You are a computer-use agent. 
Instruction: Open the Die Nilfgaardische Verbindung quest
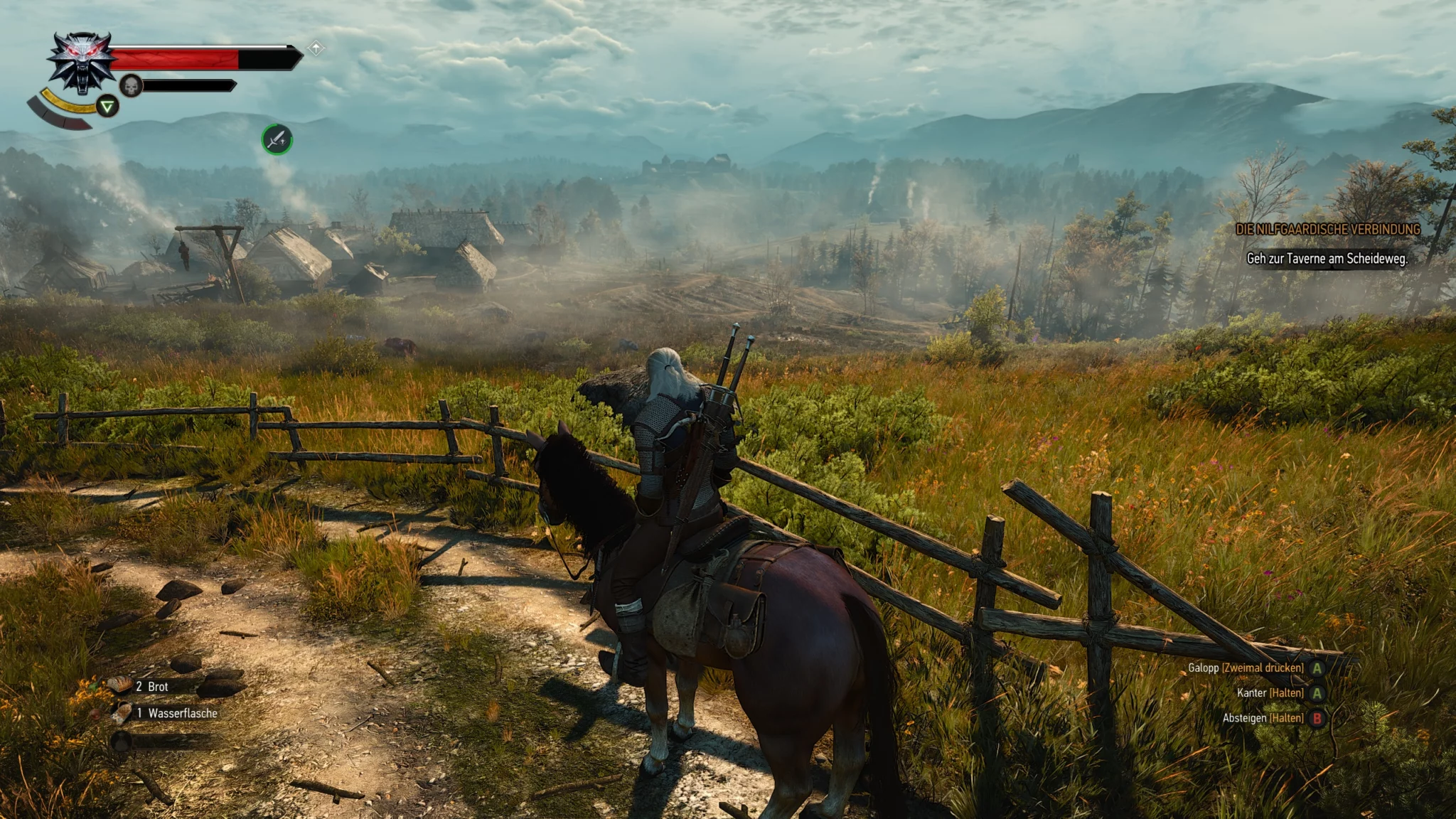coord(1327,229)
